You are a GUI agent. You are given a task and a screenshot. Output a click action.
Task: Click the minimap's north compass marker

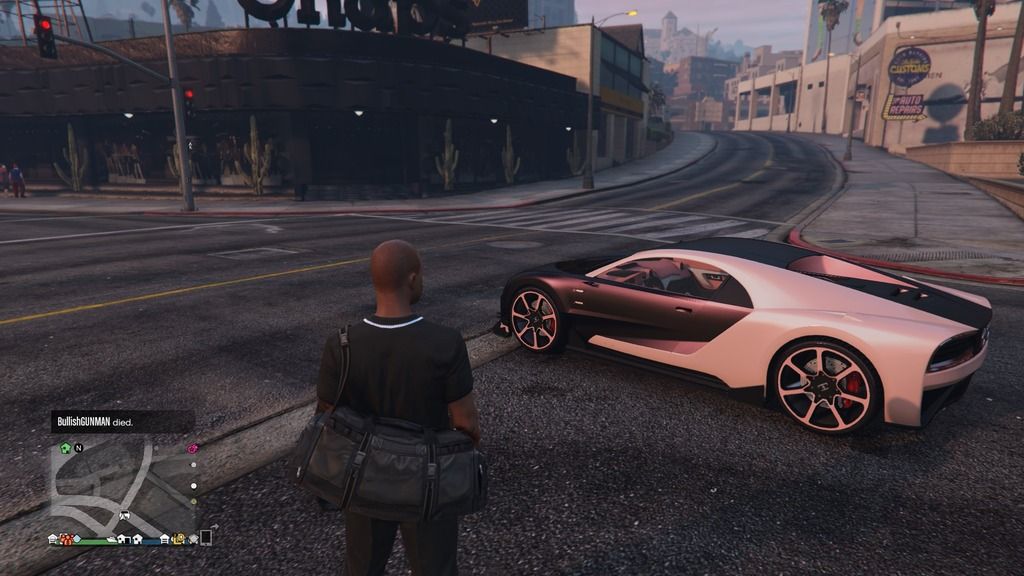(x=78, y=448)
